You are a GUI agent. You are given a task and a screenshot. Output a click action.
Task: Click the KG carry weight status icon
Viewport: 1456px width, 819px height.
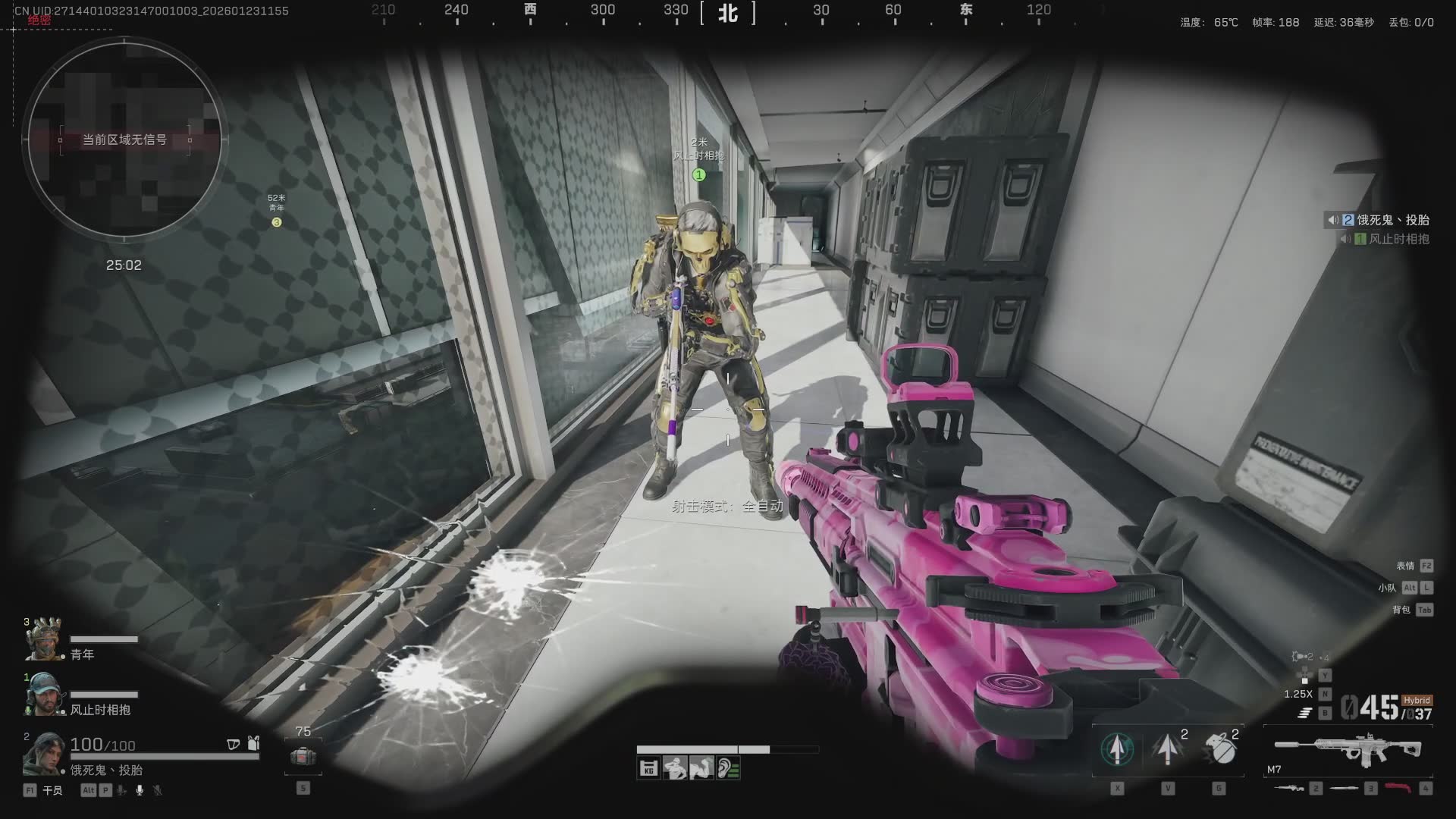pos(649,769)
